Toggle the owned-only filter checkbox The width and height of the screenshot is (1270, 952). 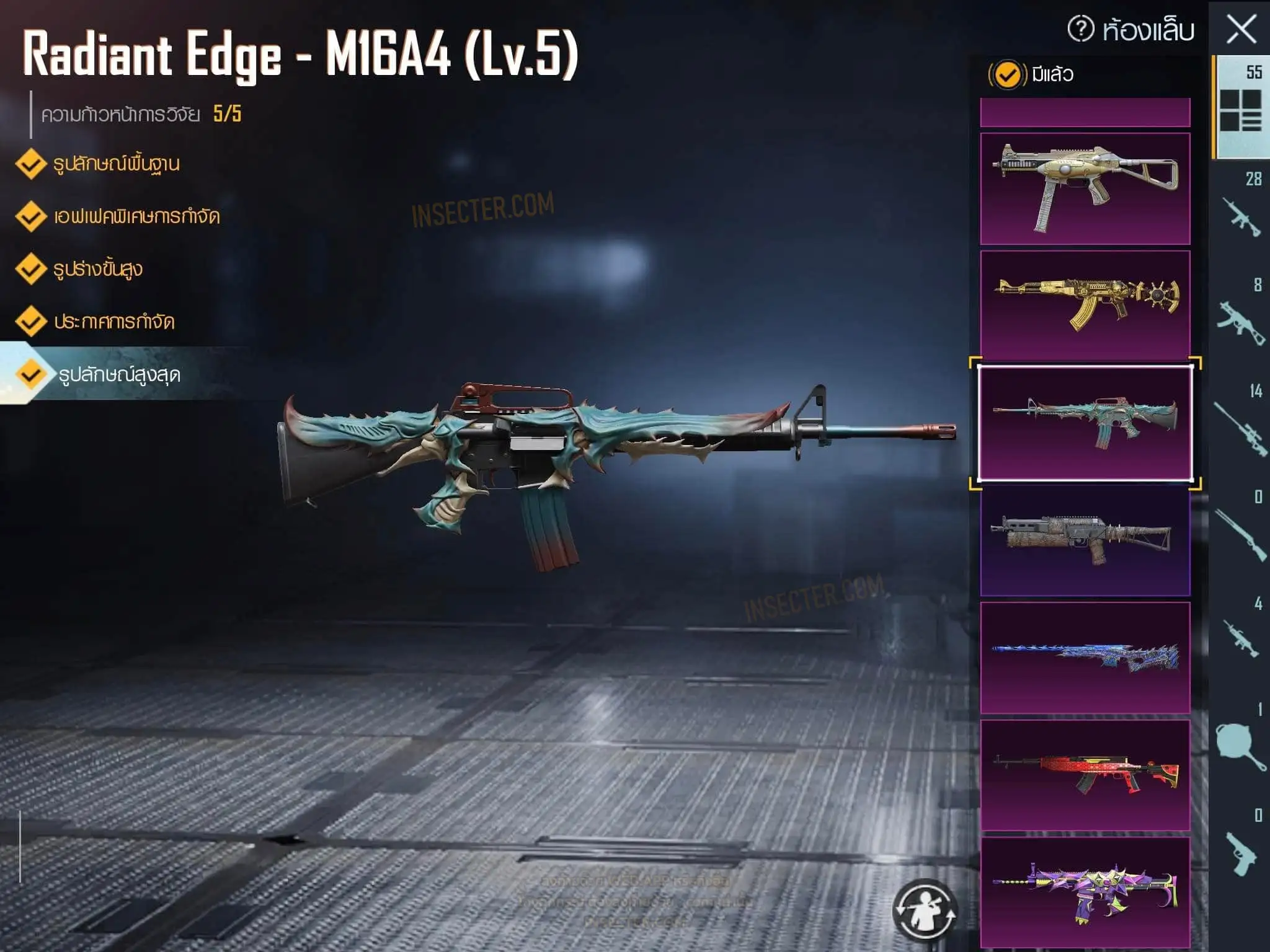click(x=1007, y=75)
